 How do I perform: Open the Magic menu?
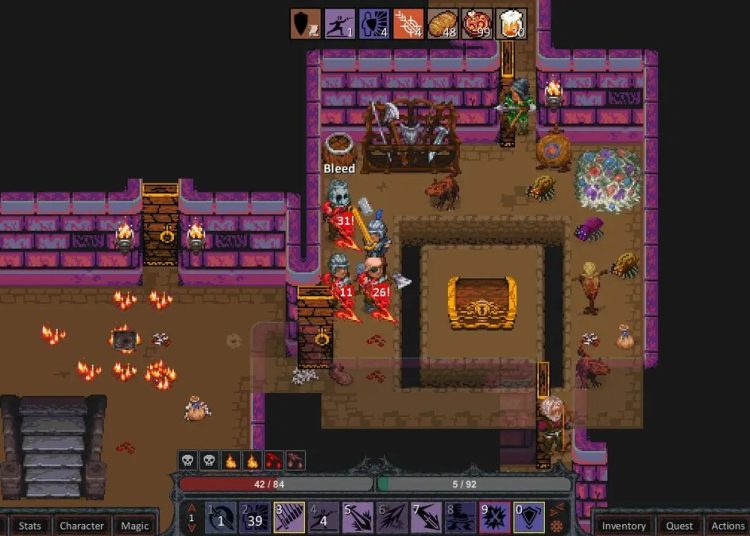coord(135,525)
